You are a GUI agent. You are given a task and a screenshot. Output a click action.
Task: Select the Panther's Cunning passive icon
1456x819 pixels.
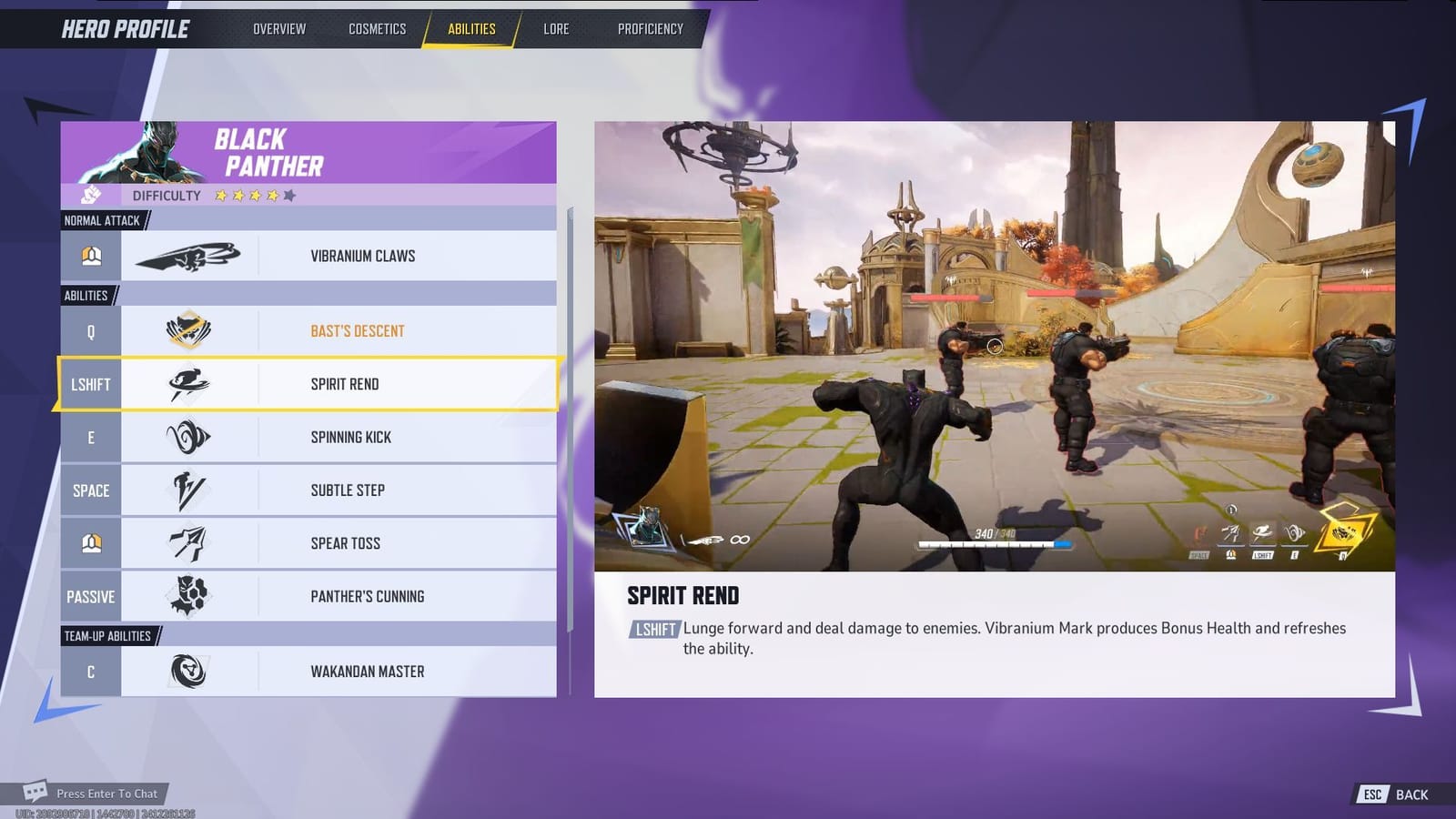pos(188,595)
